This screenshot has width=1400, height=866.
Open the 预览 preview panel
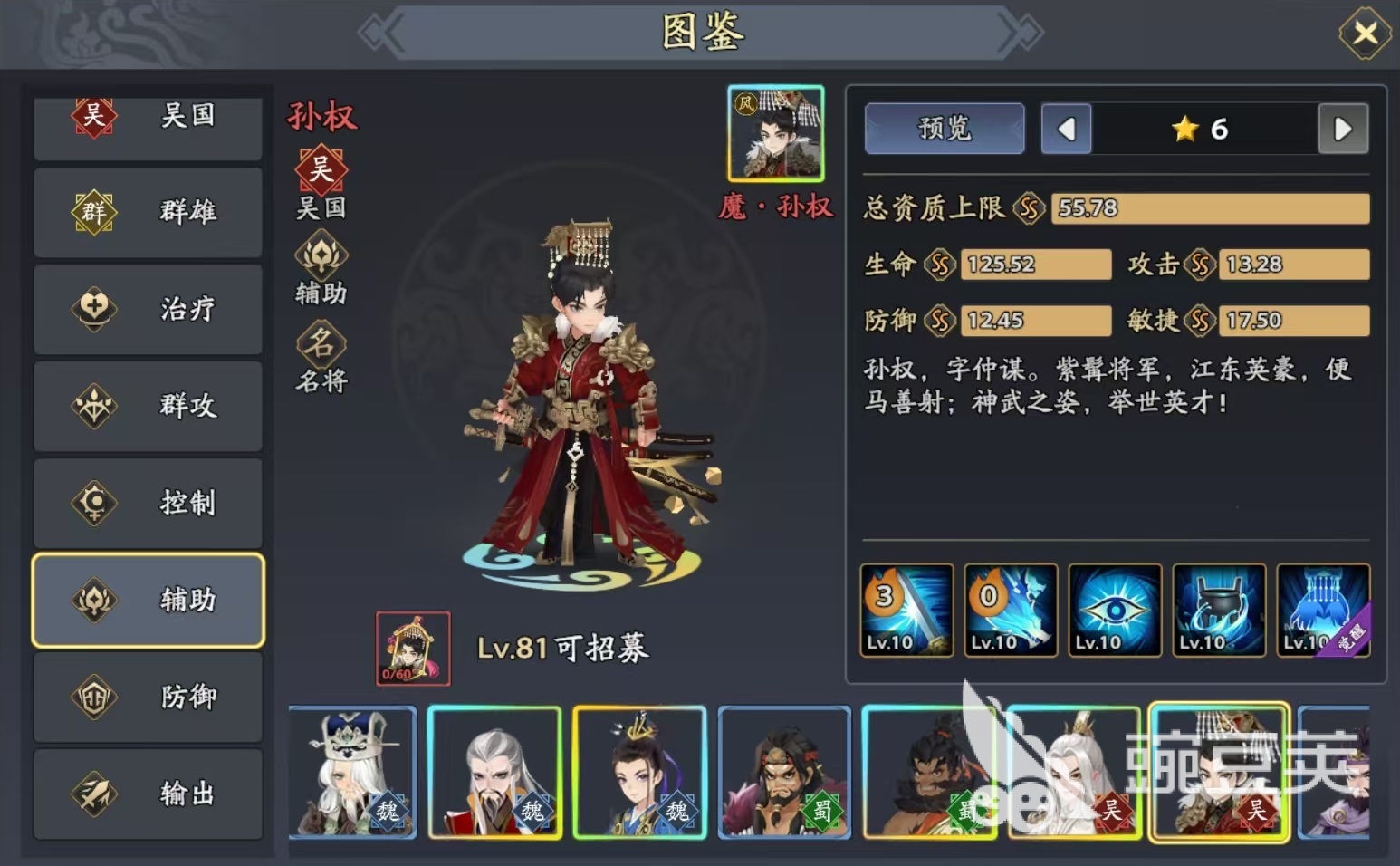click(944, 129)
